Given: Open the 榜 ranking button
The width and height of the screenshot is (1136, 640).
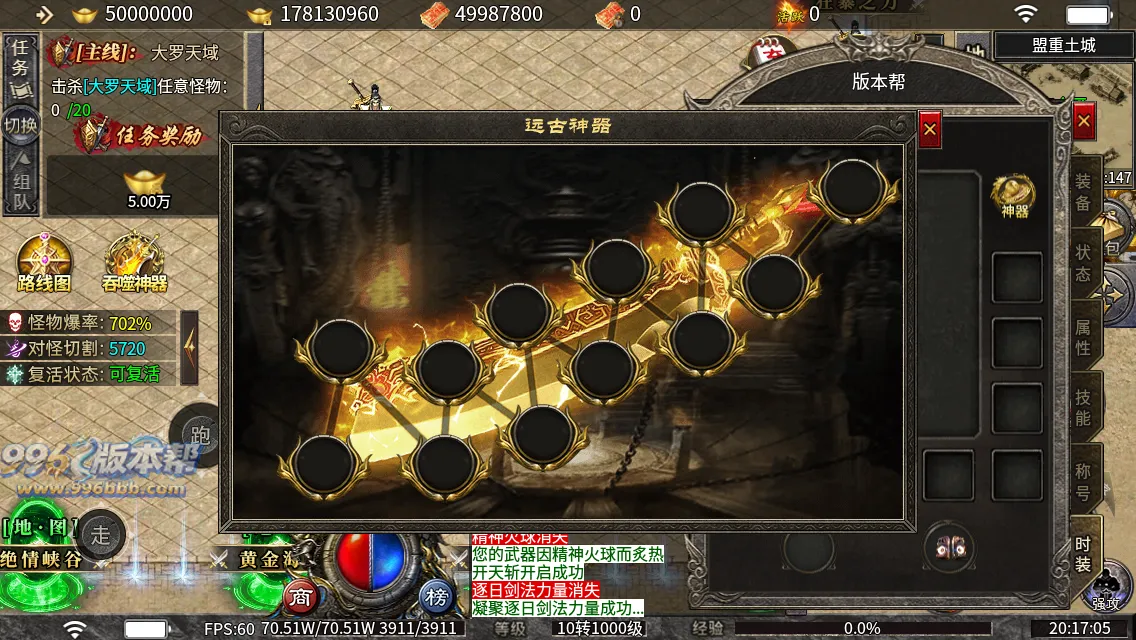Looking at the screenshot, I should (x=436, y=597).
